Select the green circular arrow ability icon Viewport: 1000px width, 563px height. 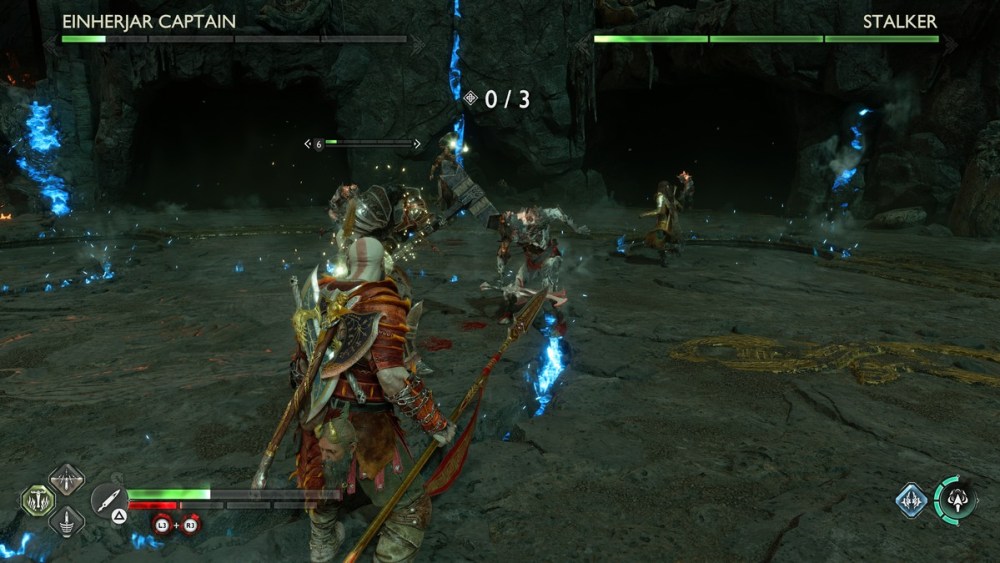click(954, 500)
